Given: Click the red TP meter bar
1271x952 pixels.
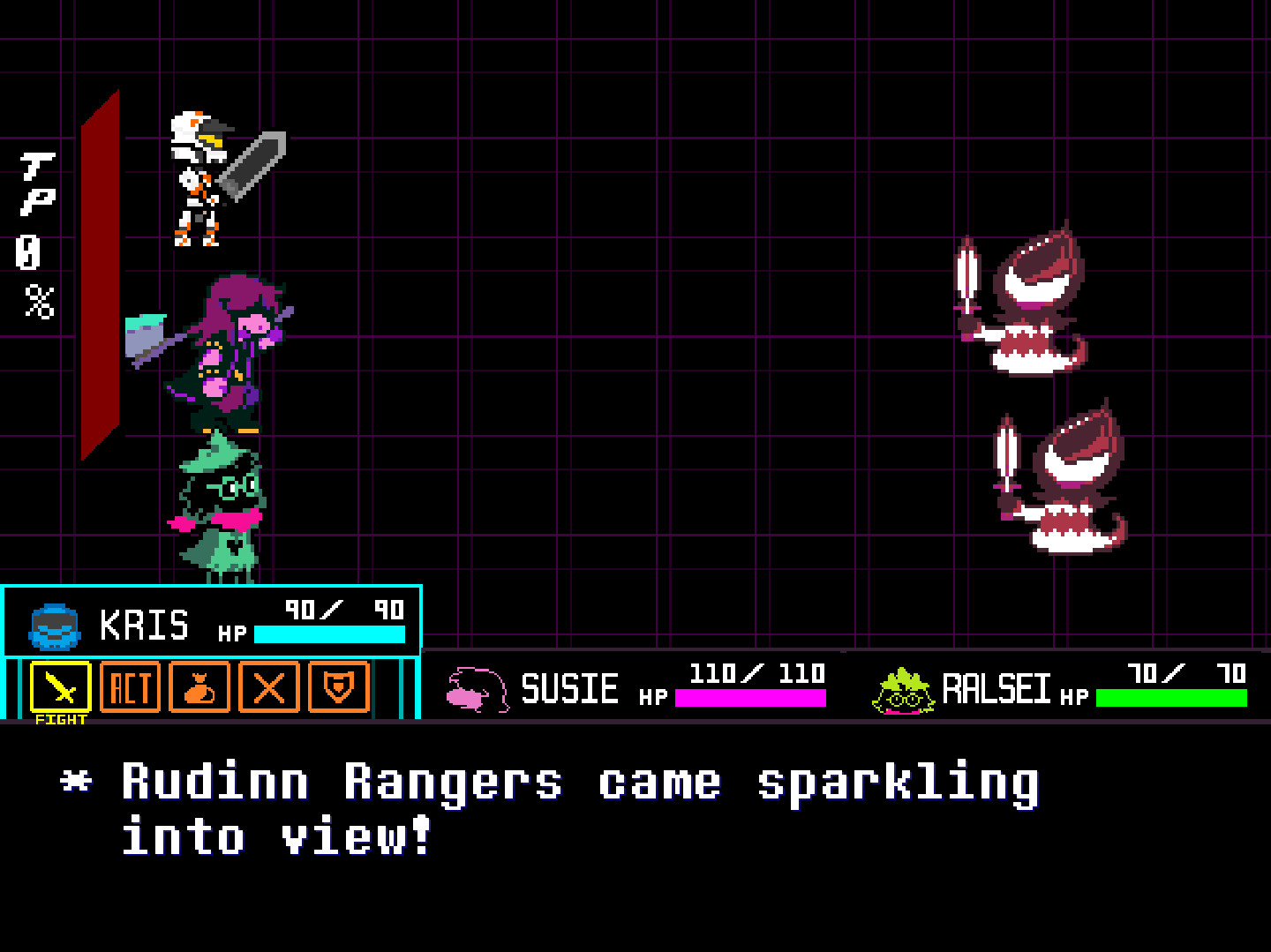Looking at the screenshot, I should [x=99, y=274].
